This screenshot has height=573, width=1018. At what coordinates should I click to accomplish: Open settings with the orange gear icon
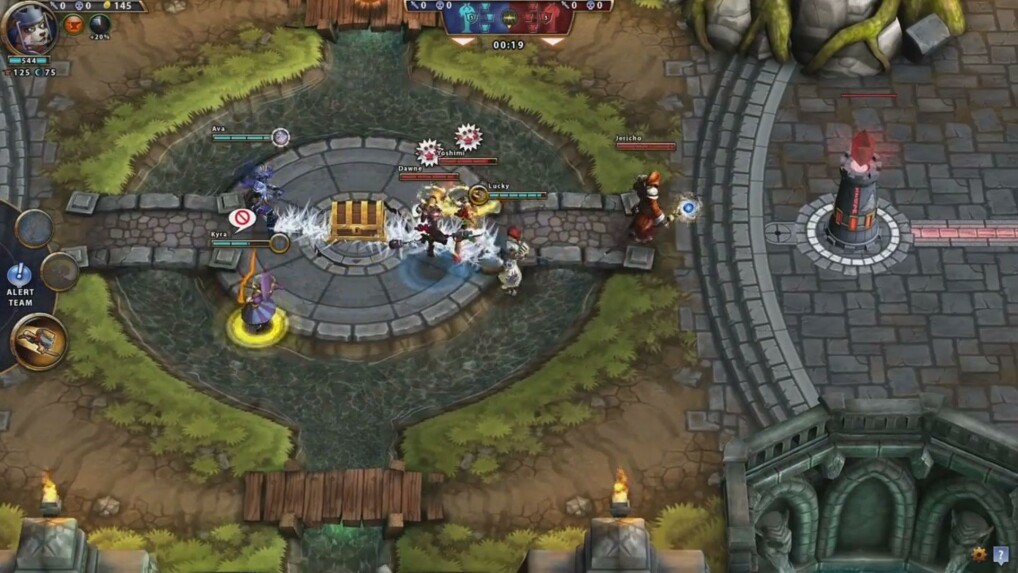[979, 554]
